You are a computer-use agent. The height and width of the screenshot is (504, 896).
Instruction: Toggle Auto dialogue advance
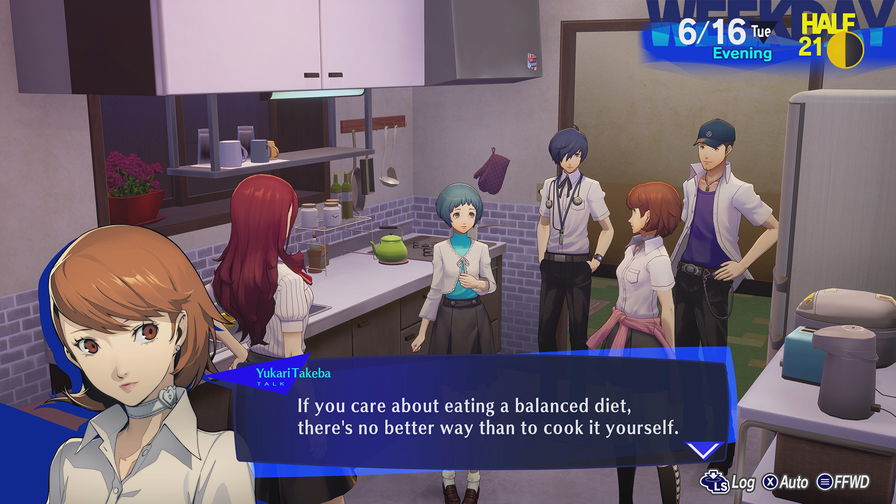pos(784,482)
